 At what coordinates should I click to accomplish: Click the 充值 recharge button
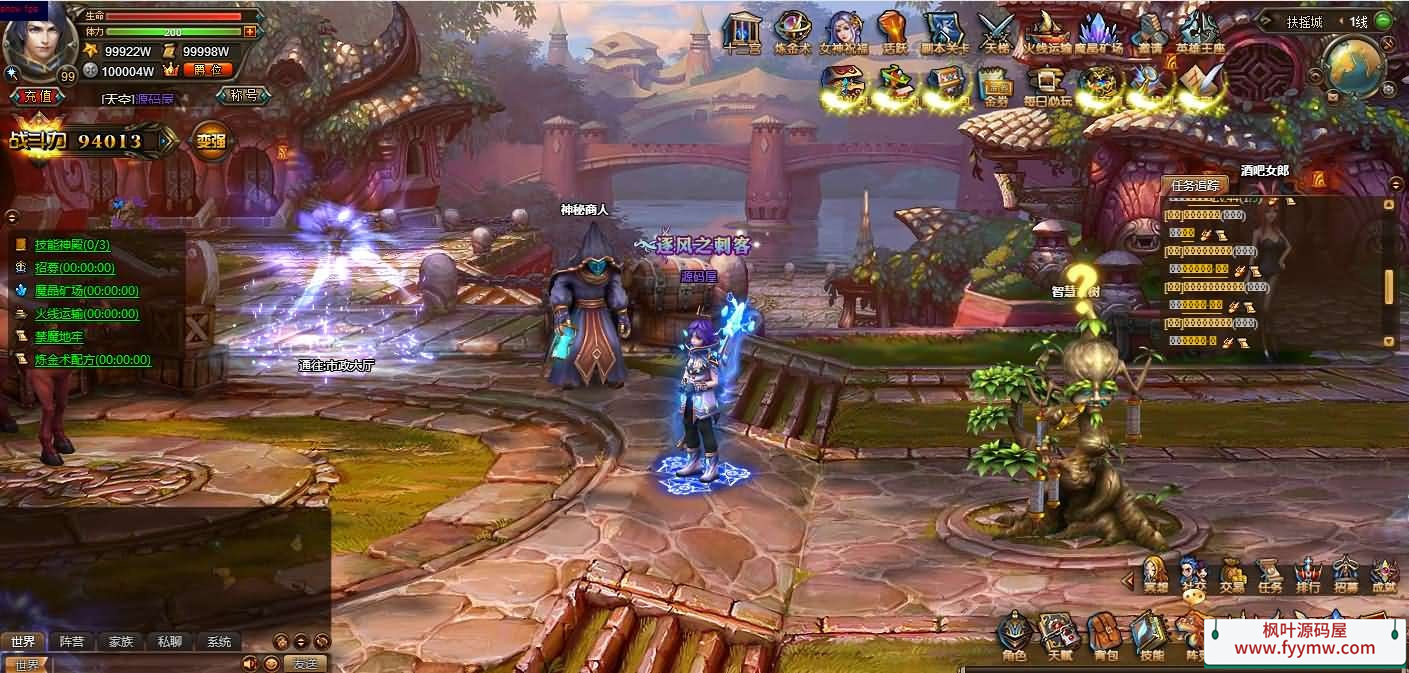coord(38,96)
